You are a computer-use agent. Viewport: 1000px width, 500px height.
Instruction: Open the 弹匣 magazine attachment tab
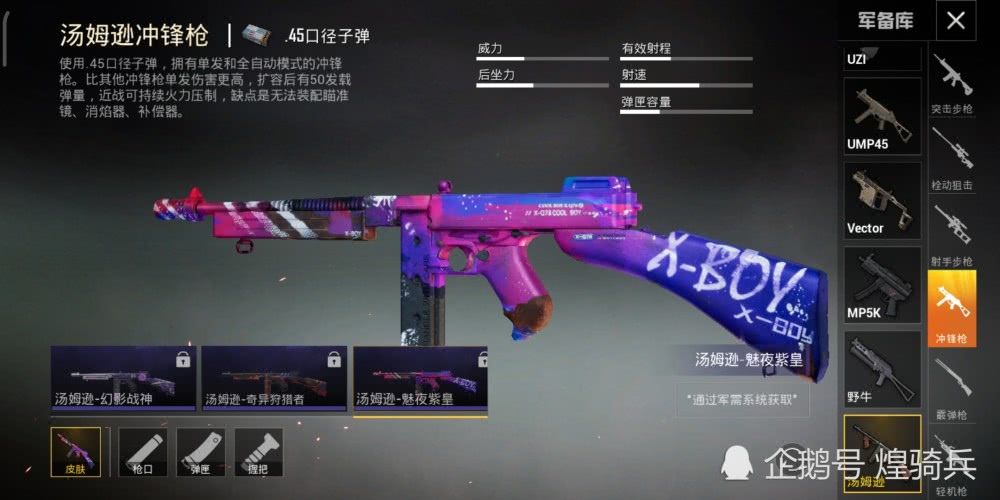(x=201, y=452)
